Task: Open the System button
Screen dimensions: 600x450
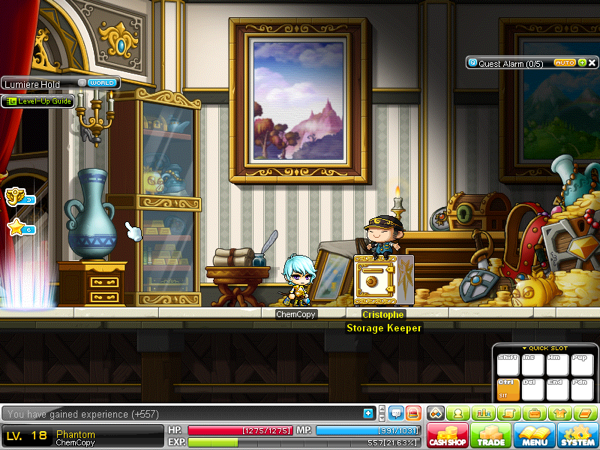Action: point(578,435)
